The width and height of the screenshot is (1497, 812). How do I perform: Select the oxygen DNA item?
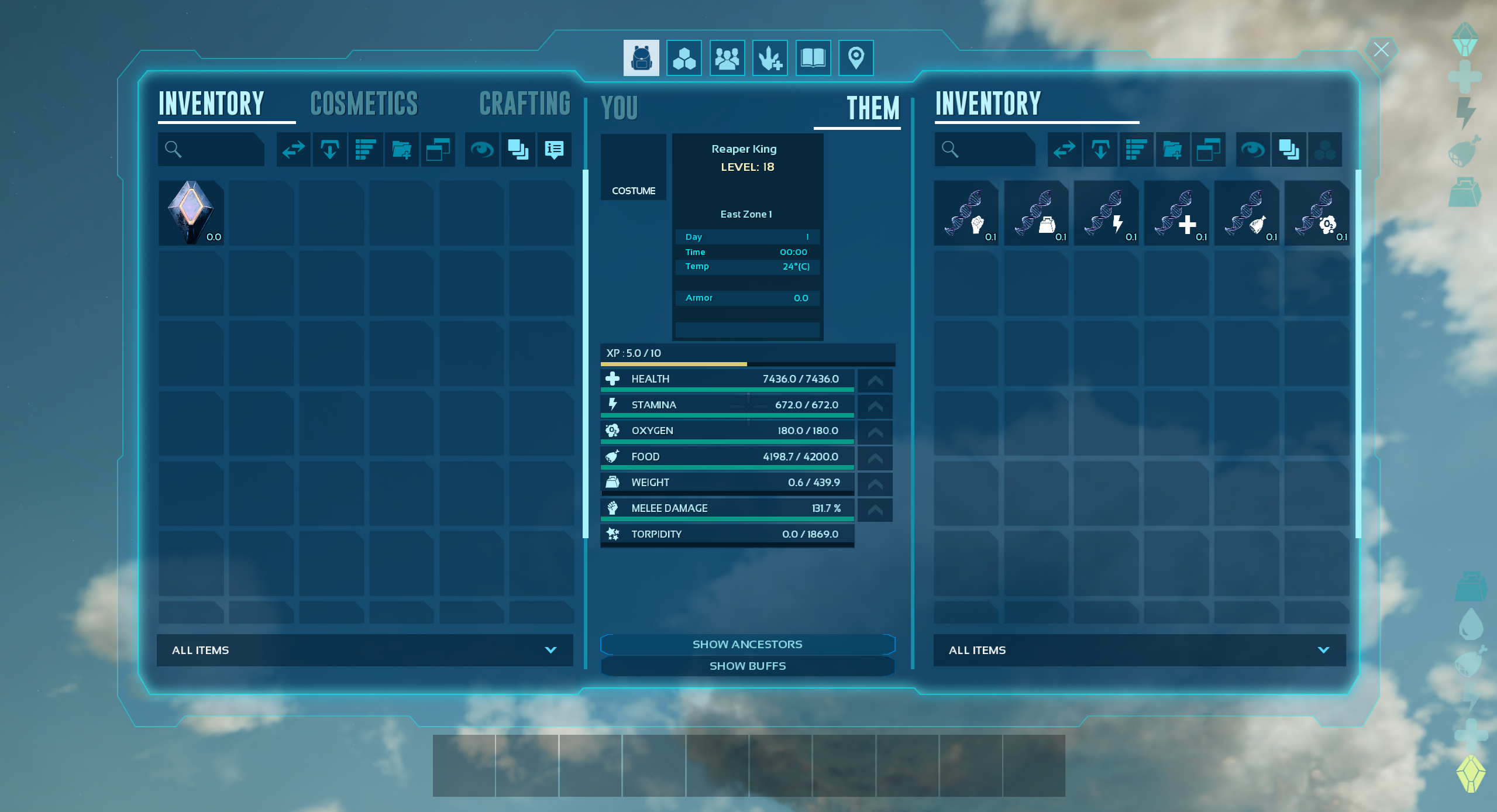tap(1317, 213)
